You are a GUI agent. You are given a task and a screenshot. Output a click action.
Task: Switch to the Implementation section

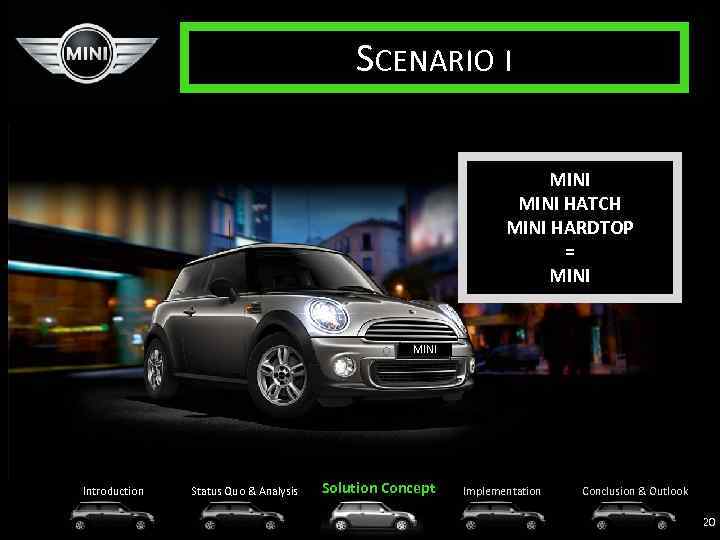click(x=501, y=491)
